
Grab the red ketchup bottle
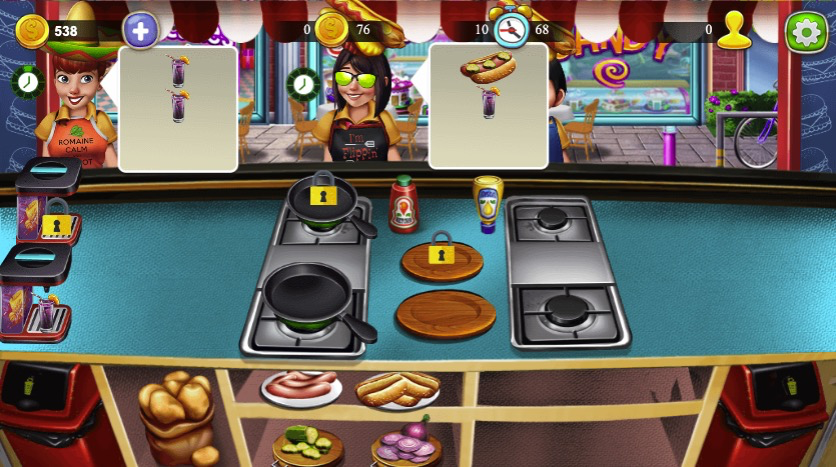point(403,203)
